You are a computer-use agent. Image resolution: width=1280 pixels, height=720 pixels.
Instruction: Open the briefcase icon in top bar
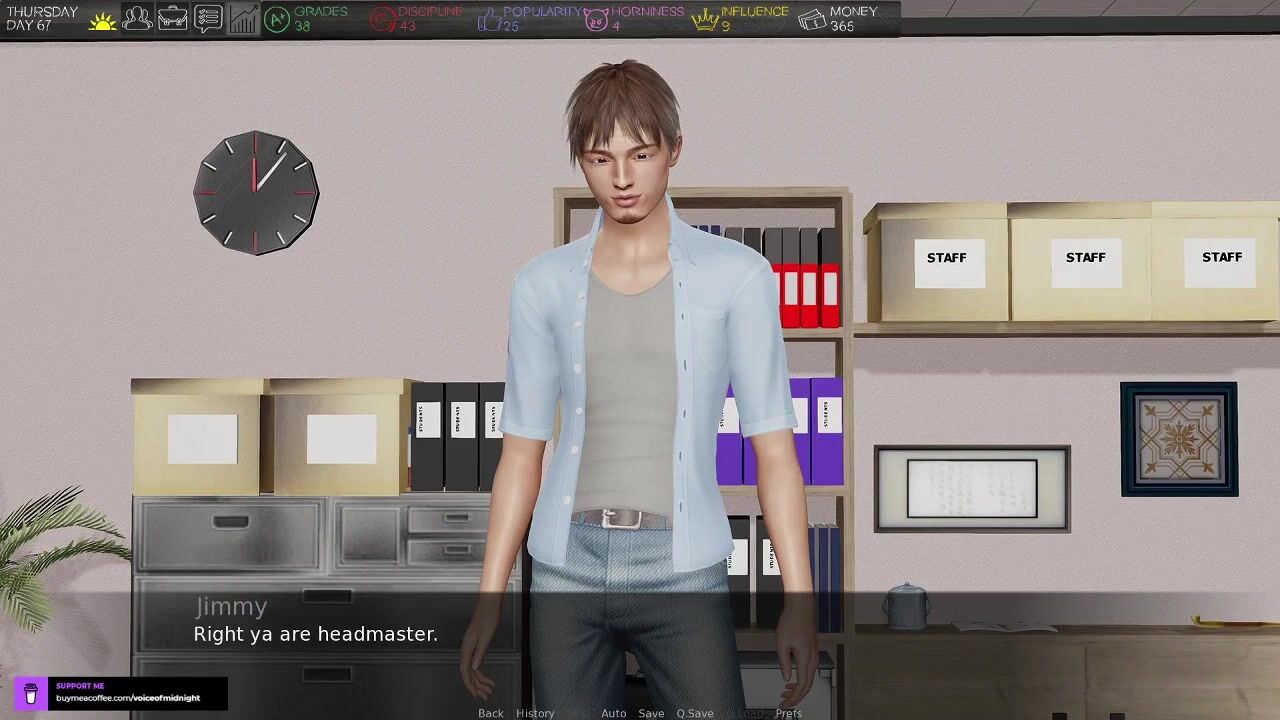point(172,18)
